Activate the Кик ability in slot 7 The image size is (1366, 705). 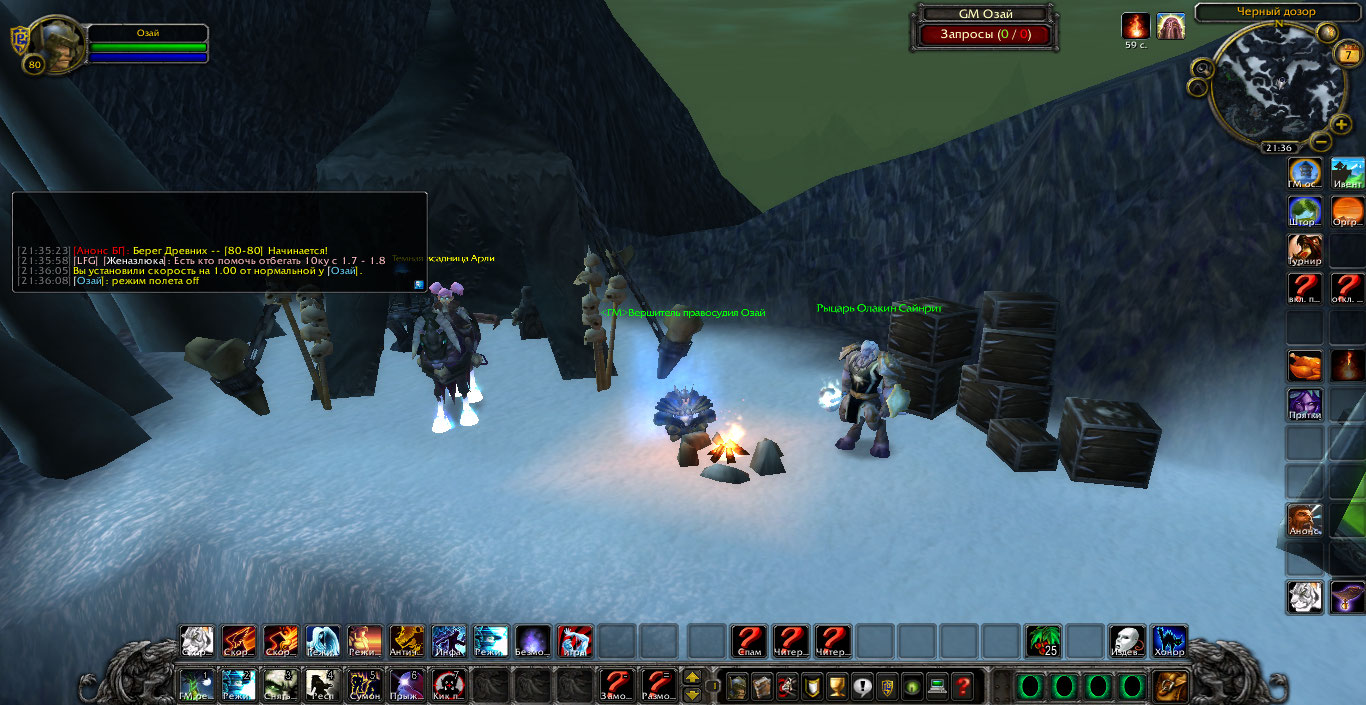[x=448, y=685]
